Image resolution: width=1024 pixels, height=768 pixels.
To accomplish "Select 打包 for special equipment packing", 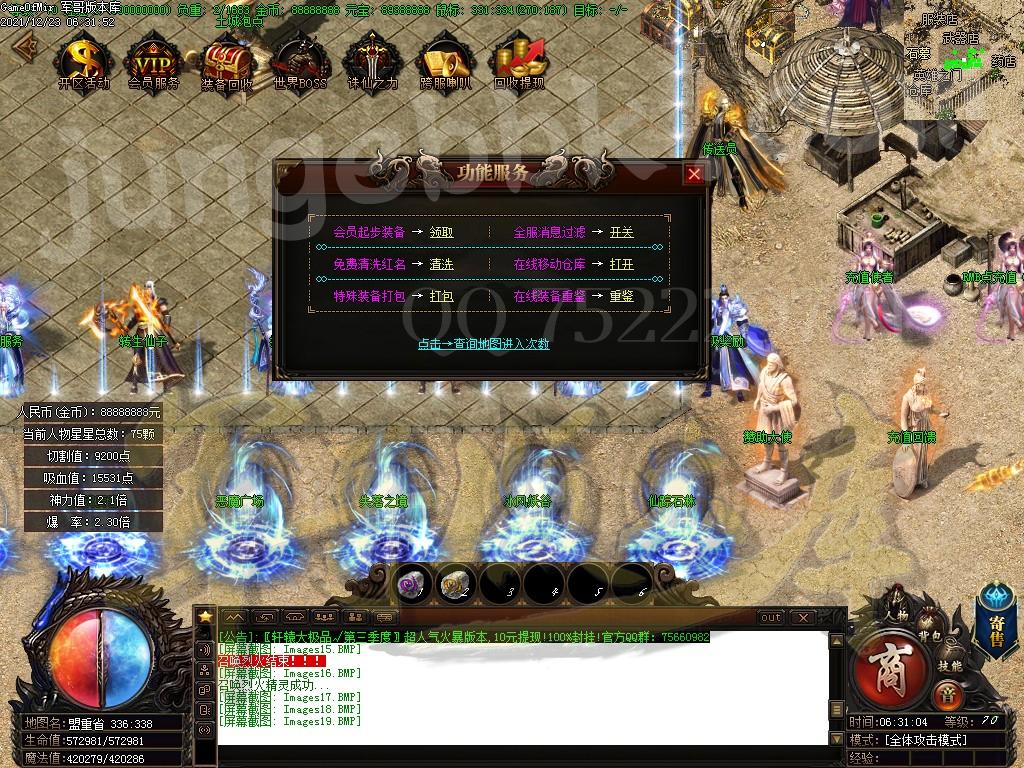I will 441,297.
